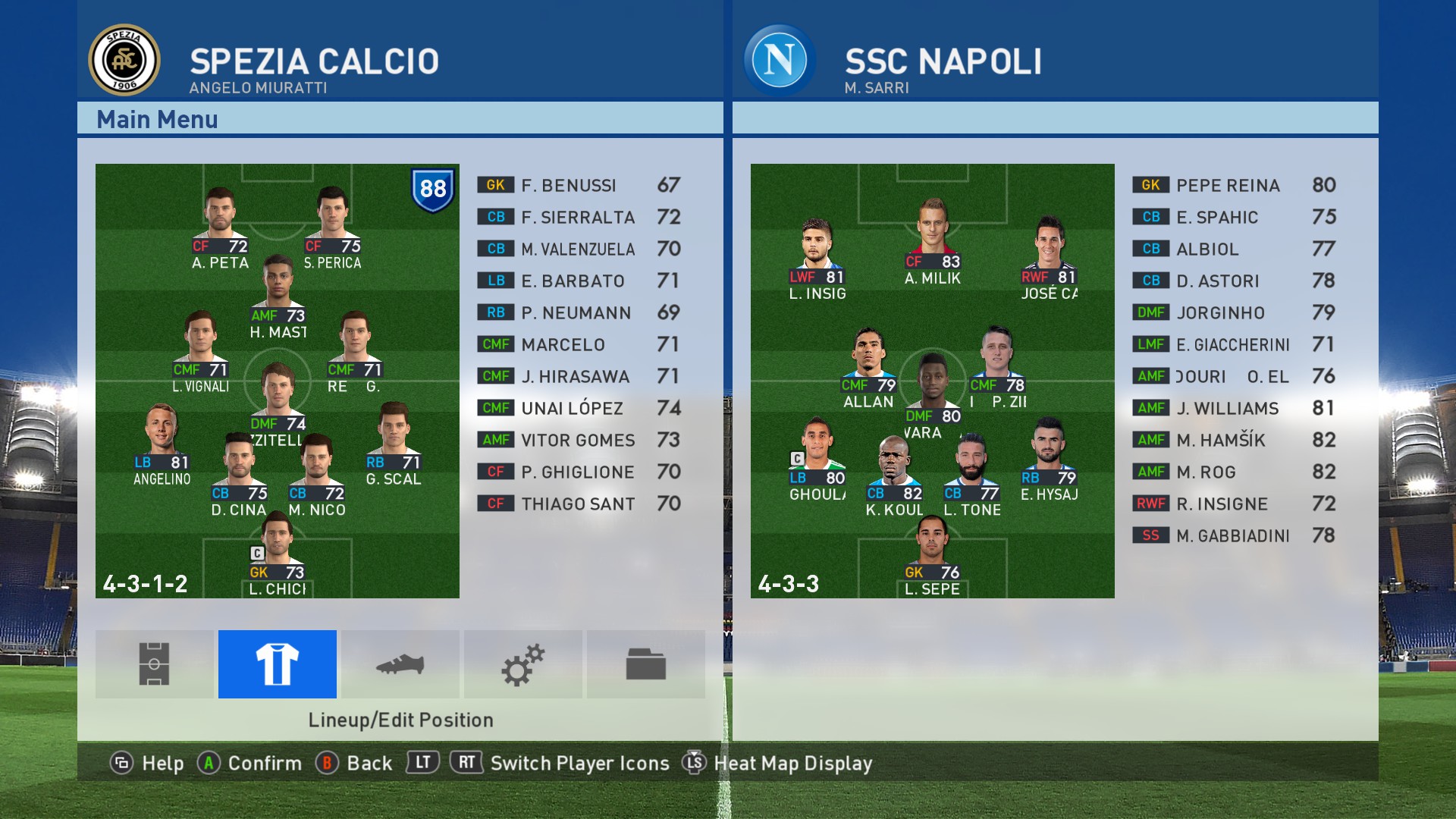
Task: Select M. Gabbiadini from Napoli bench
Action: click(x=1235, y=535)
